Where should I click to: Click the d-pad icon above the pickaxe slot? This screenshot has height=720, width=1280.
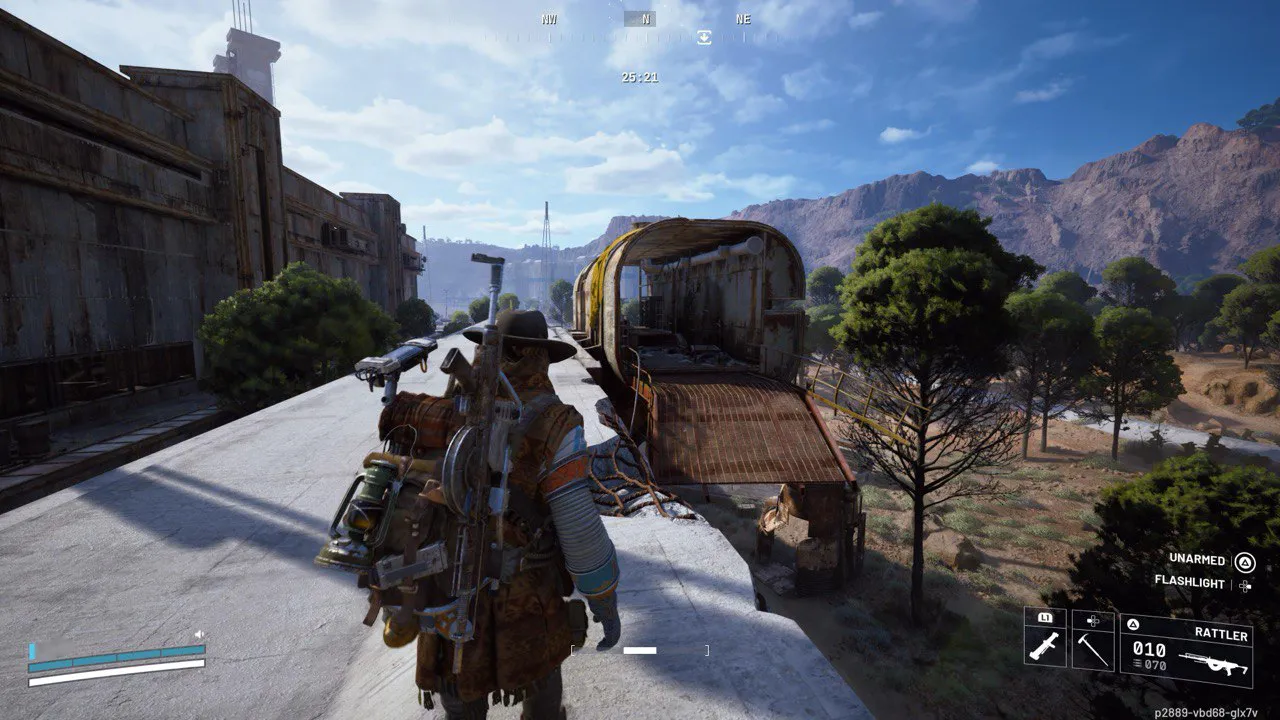(1093, 620)
